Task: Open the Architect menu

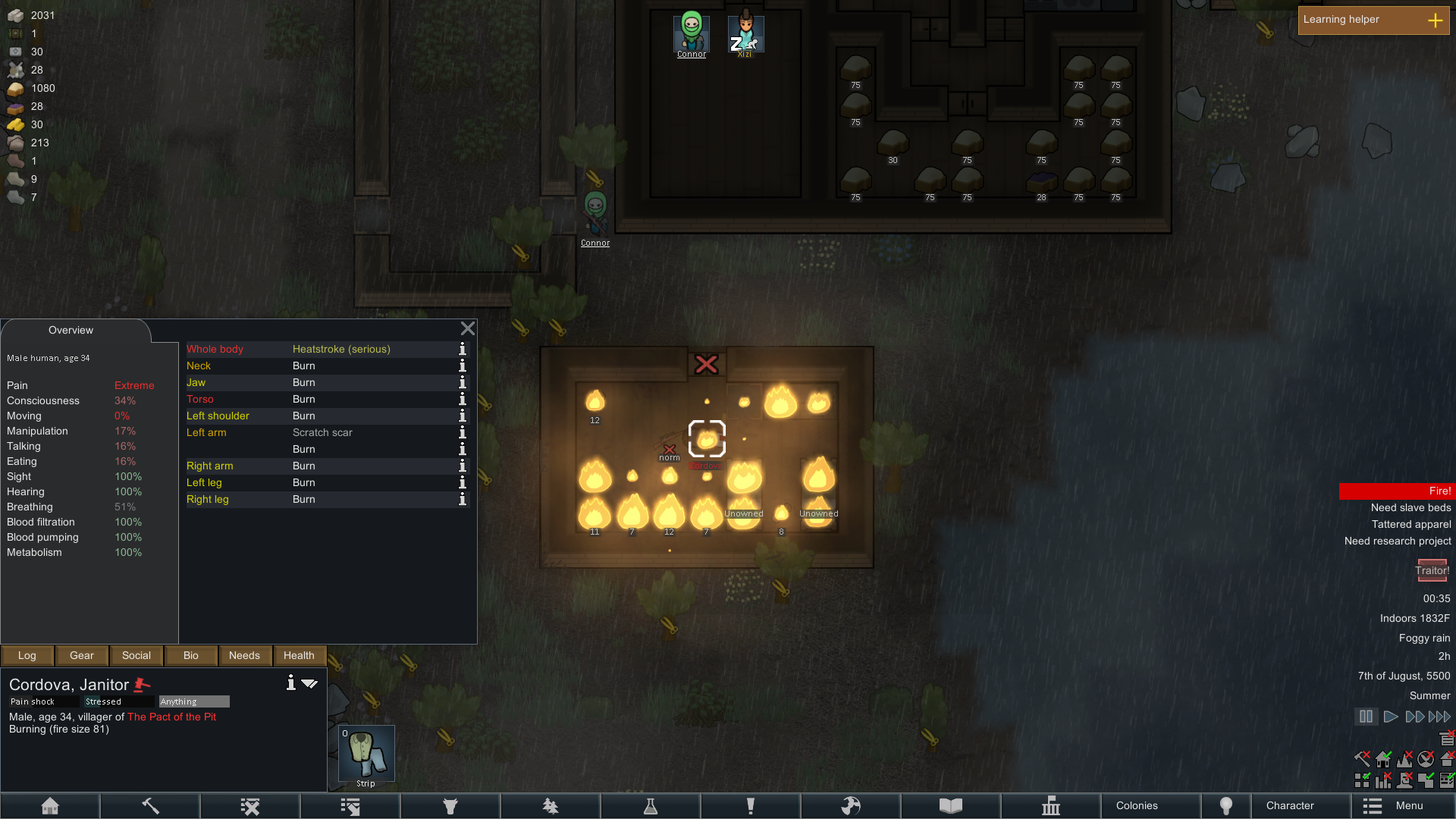Action: tap(50, 805)
